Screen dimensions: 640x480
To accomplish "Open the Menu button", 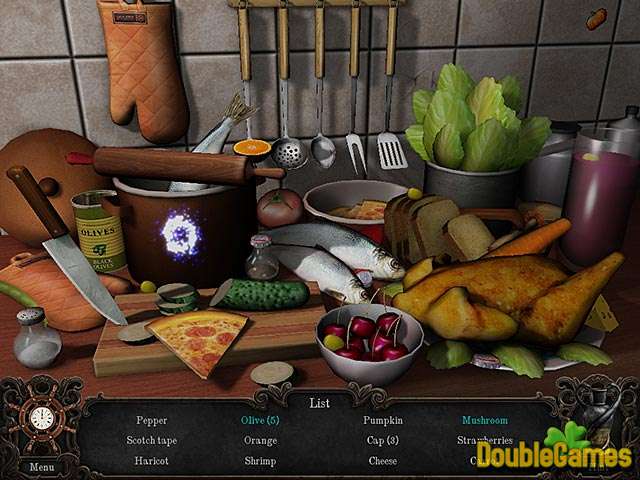I will [42, 466].
